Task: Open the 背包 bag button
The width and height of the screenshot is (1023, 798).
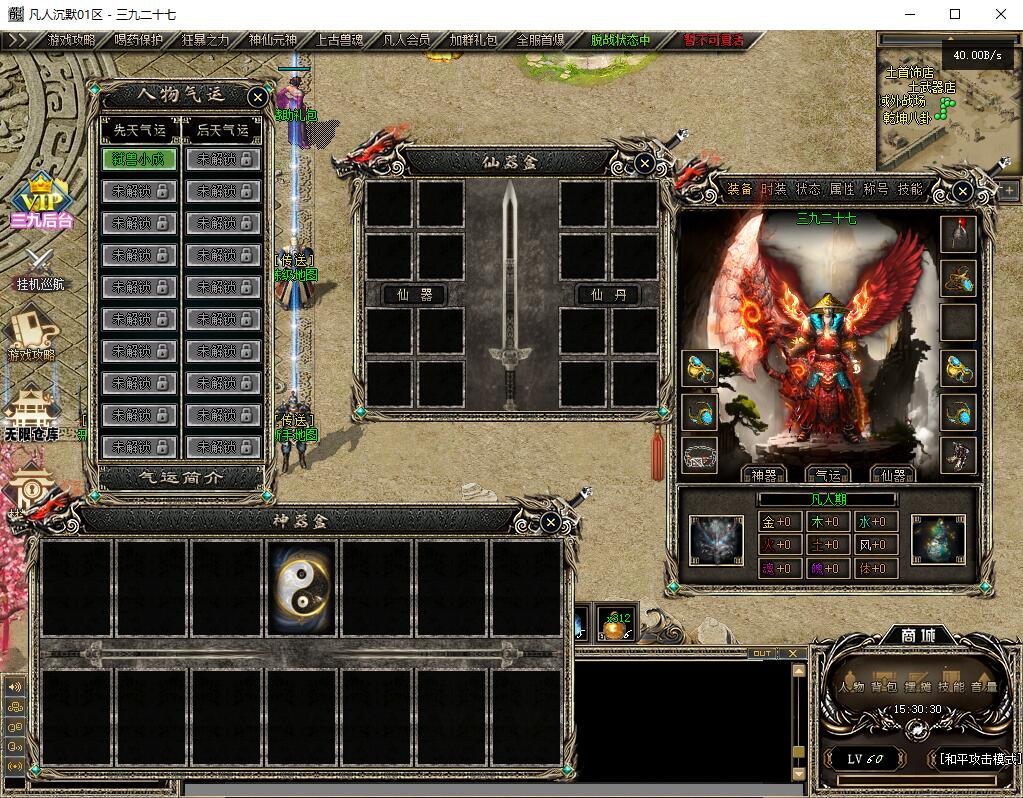Action: [x=884, y=686]
